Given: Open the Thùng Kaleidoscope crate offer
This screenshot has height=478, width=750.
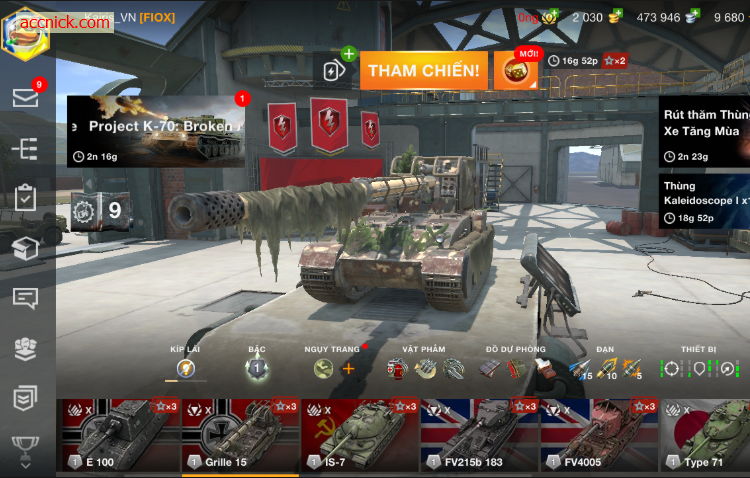Looking at the screenshot, I should click(704, 202).
